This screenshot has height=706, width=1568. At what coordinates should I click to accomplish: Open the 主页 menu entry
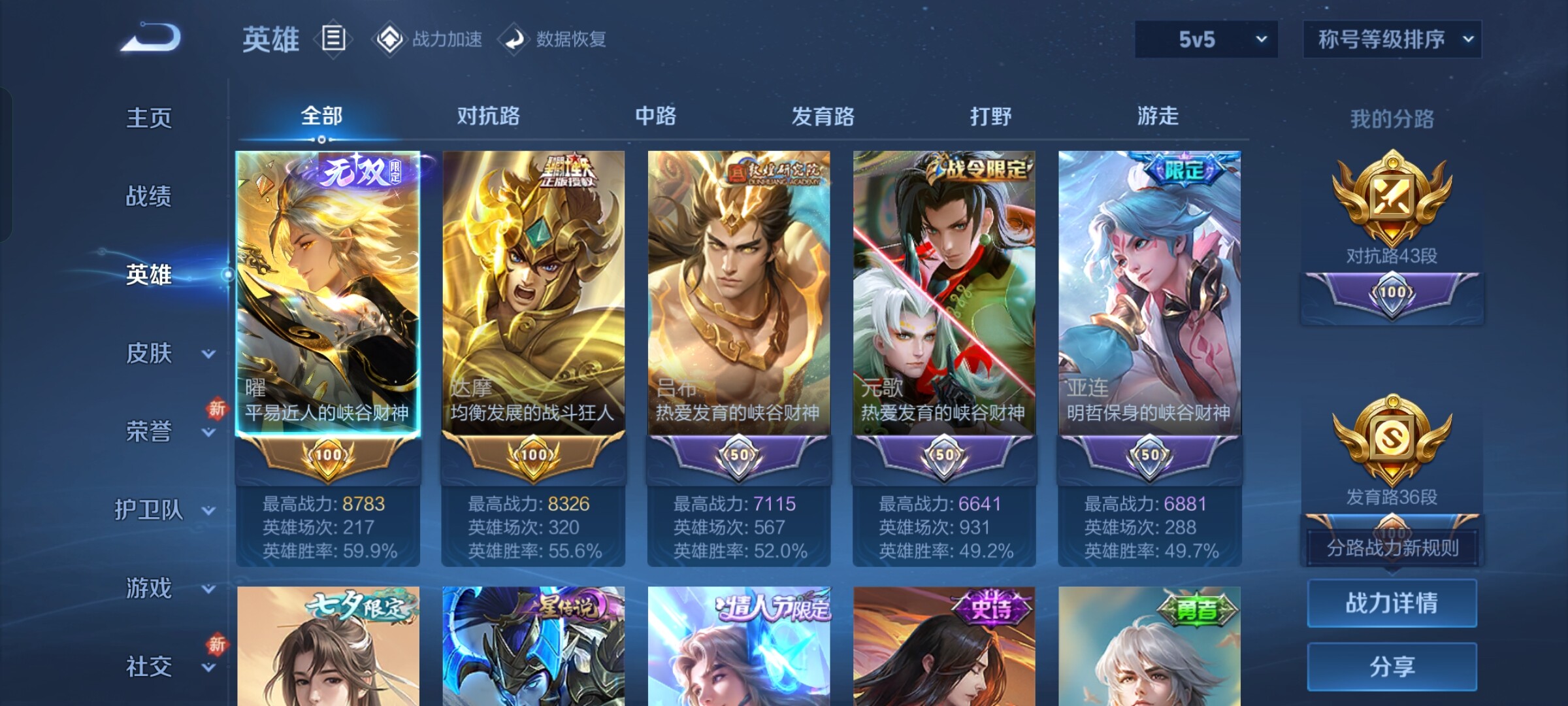[x=149, y=118]
